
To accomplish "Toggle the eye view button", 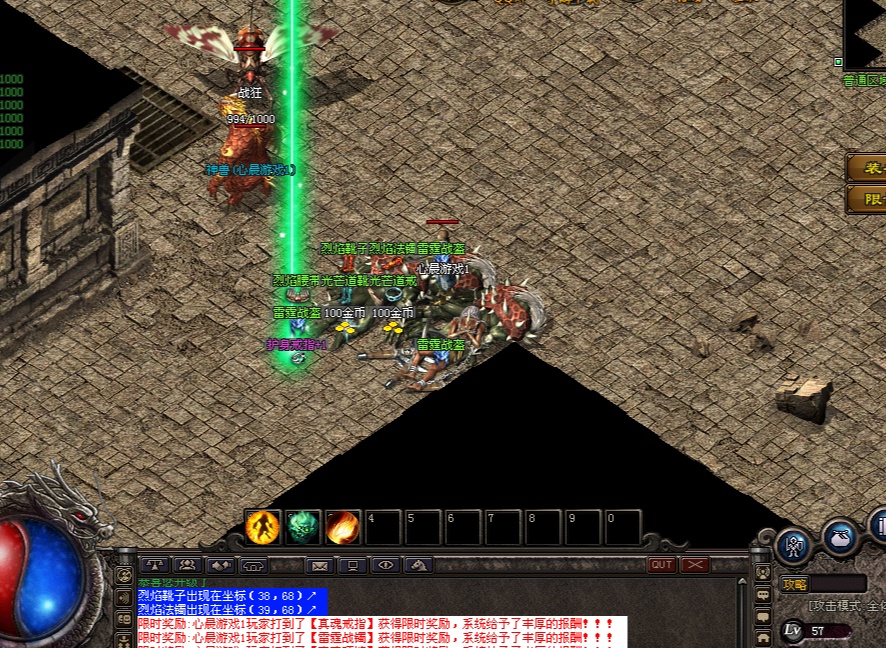I will [x=385, y=565].
